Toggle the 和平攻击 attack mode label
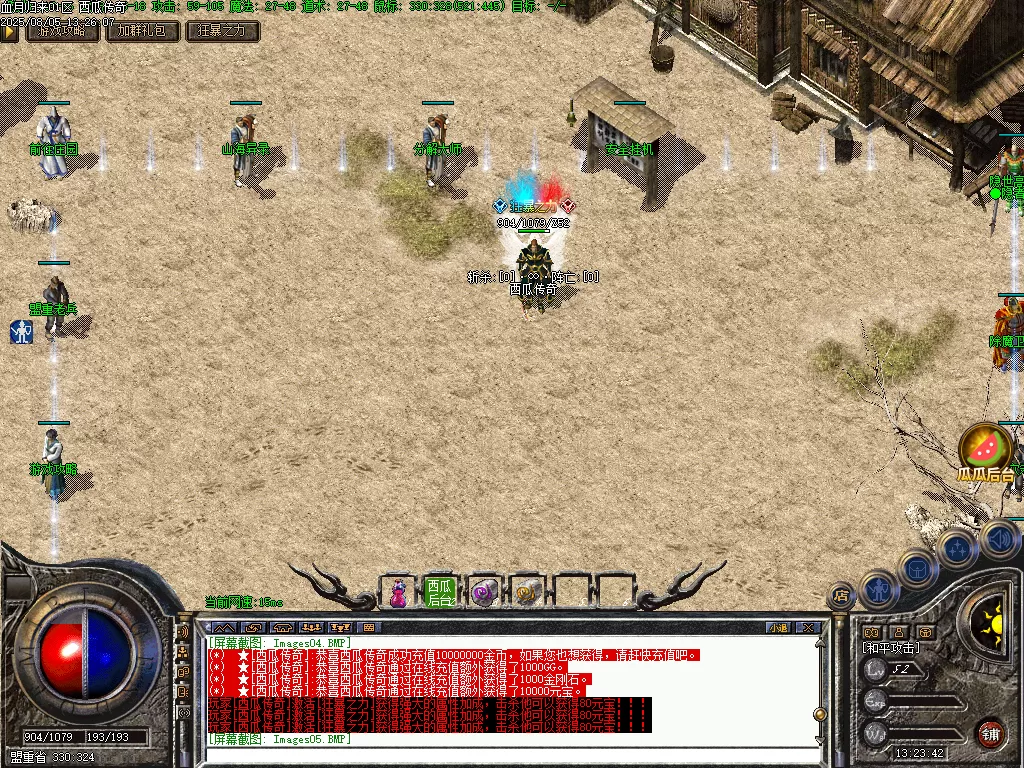 tap(891, 648)
